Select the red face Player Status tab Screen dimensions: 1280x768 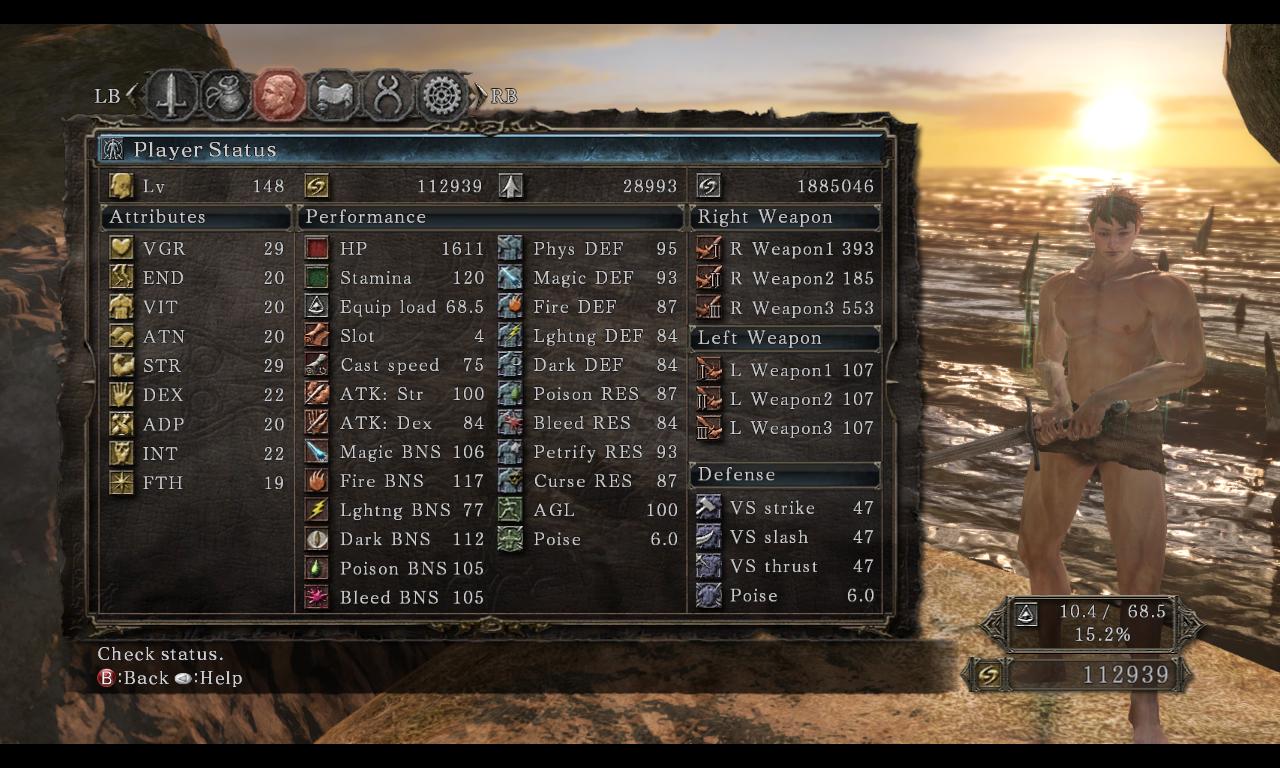click(279, 96)
